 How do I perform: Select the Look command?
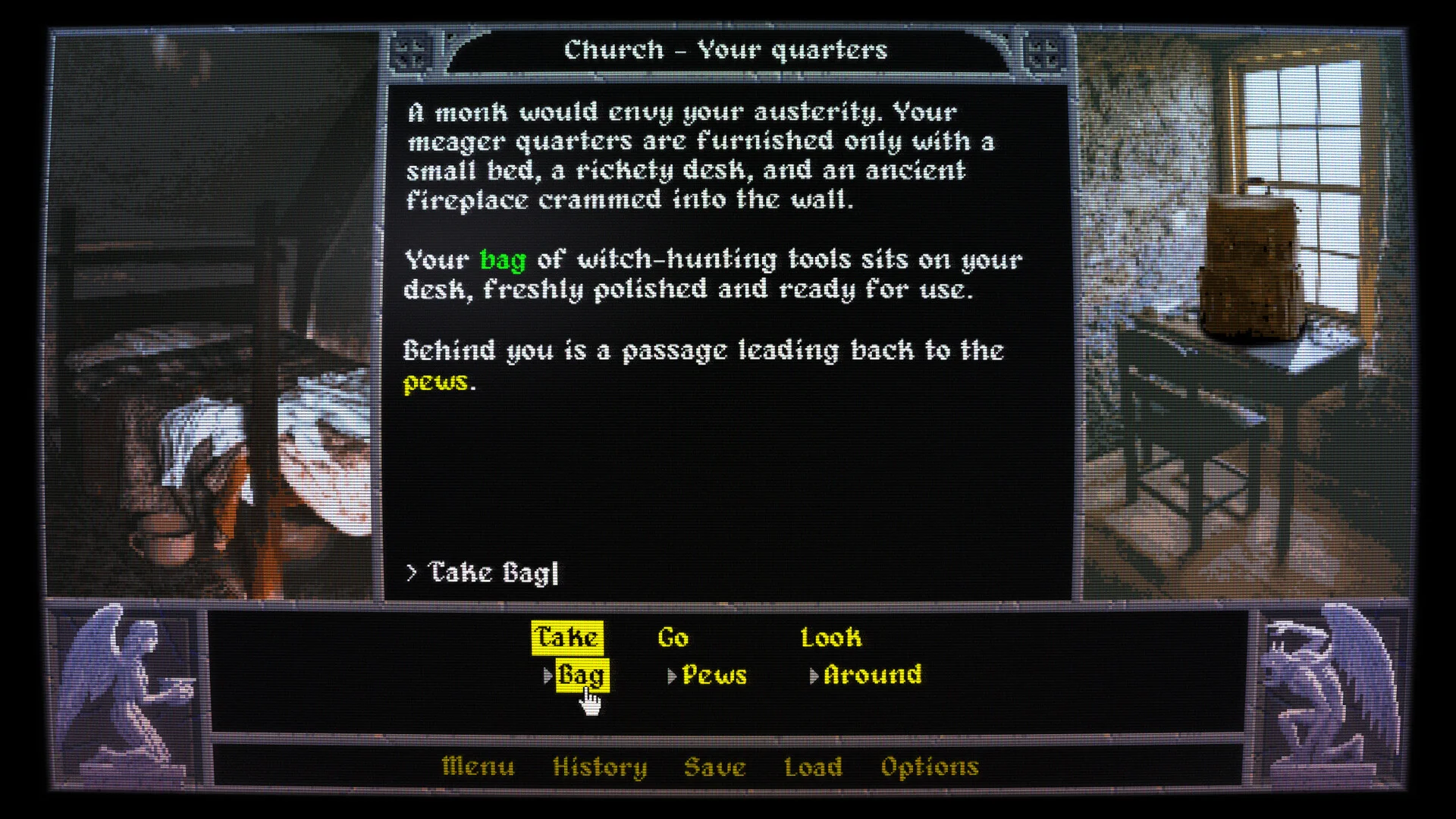click(x=831, y=638)
